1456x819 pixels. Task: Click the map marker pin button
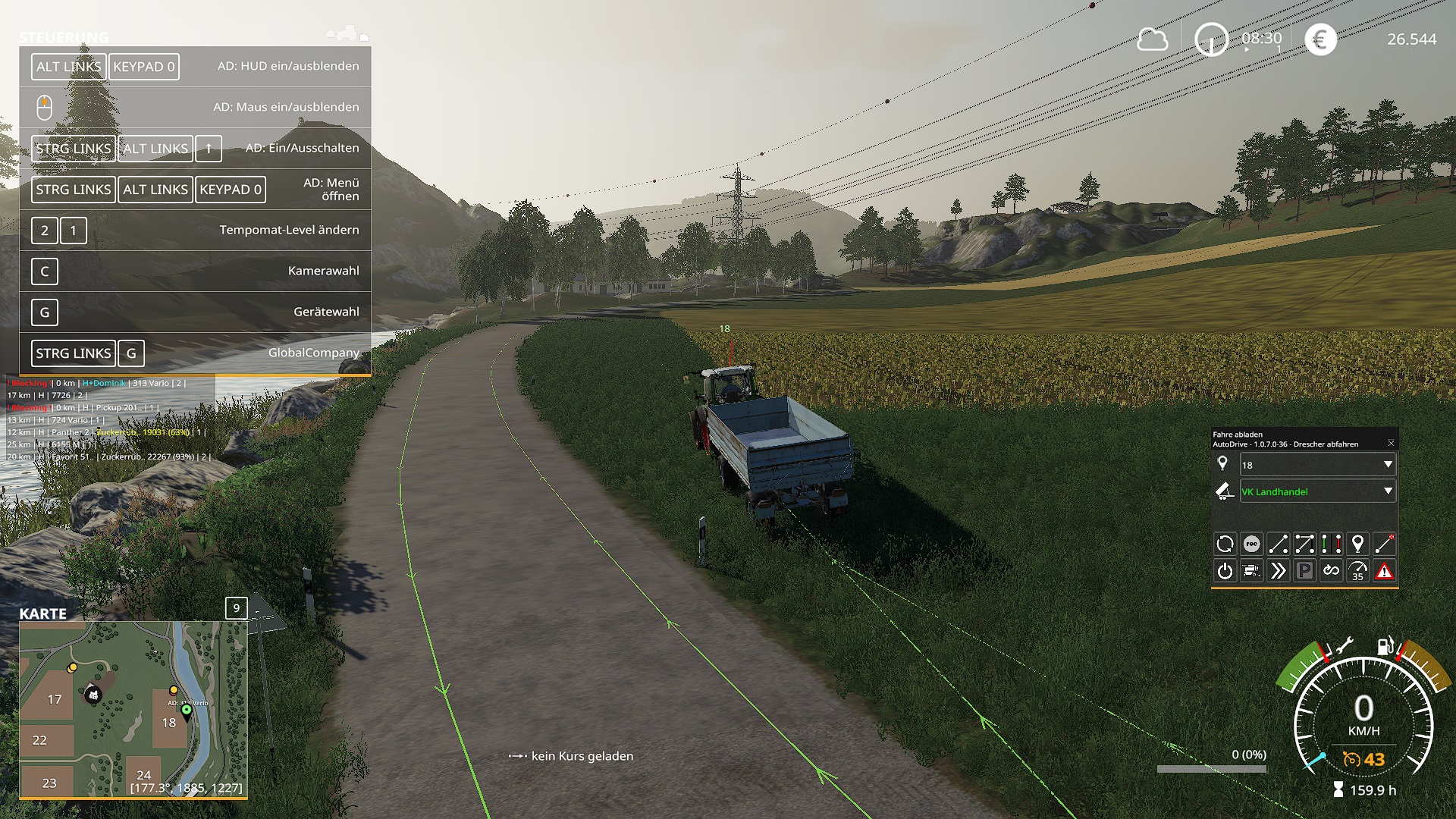tap(1357, 544)
